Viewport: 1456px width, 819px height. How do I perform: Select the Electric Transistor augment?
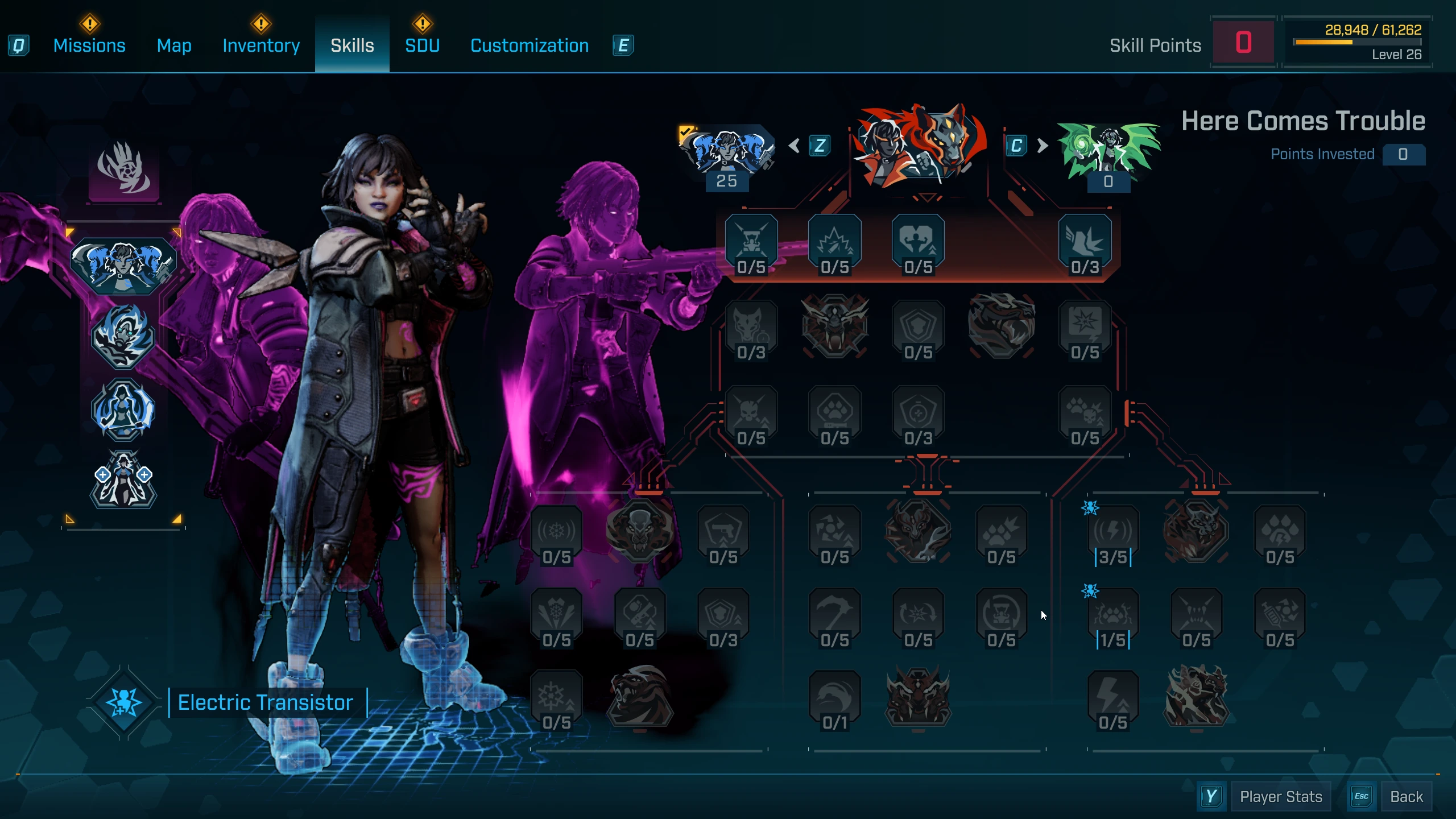tap(265, 702)
